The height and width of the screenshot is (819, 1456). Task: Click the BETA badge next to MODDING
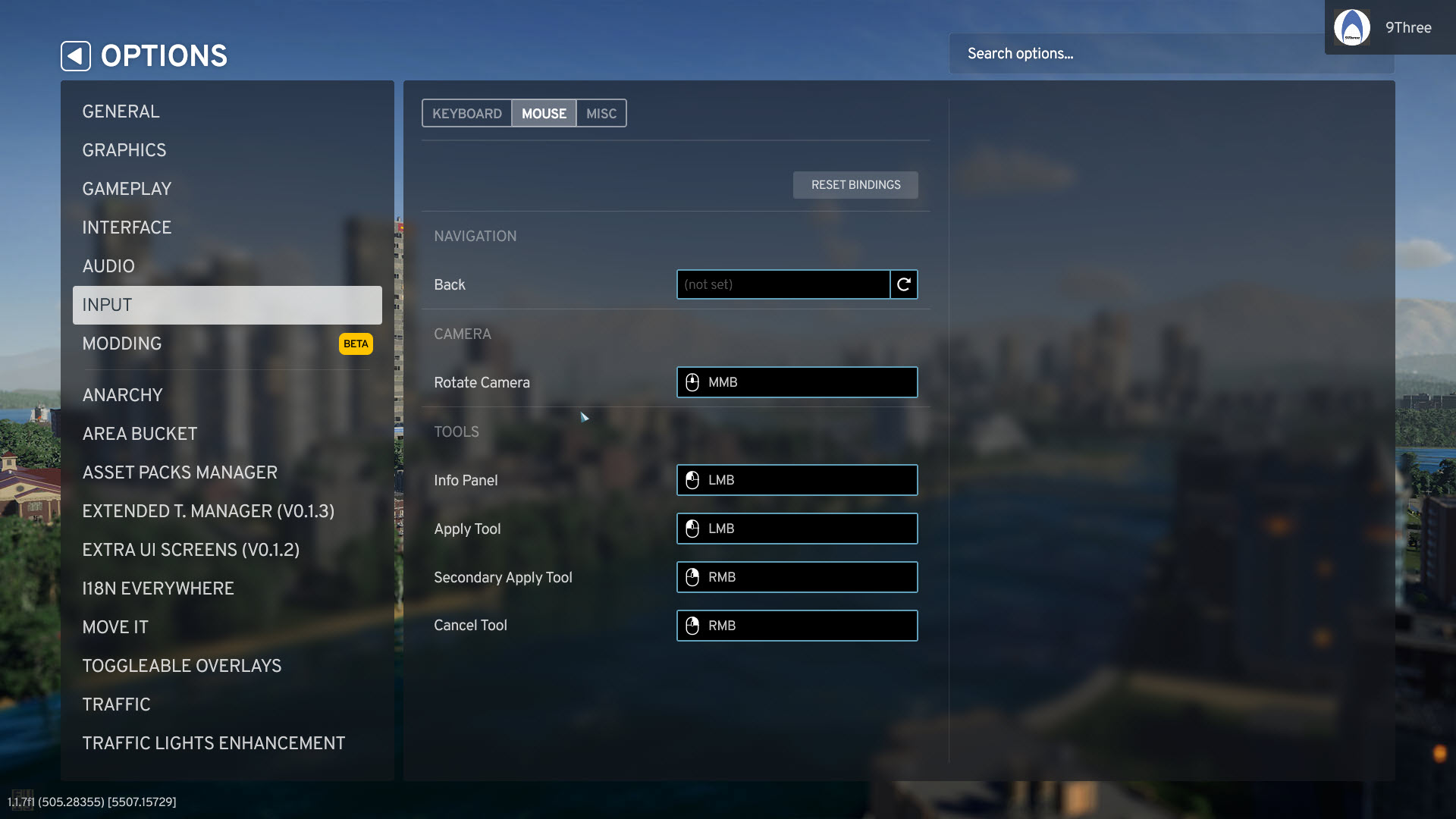[354, 344]
